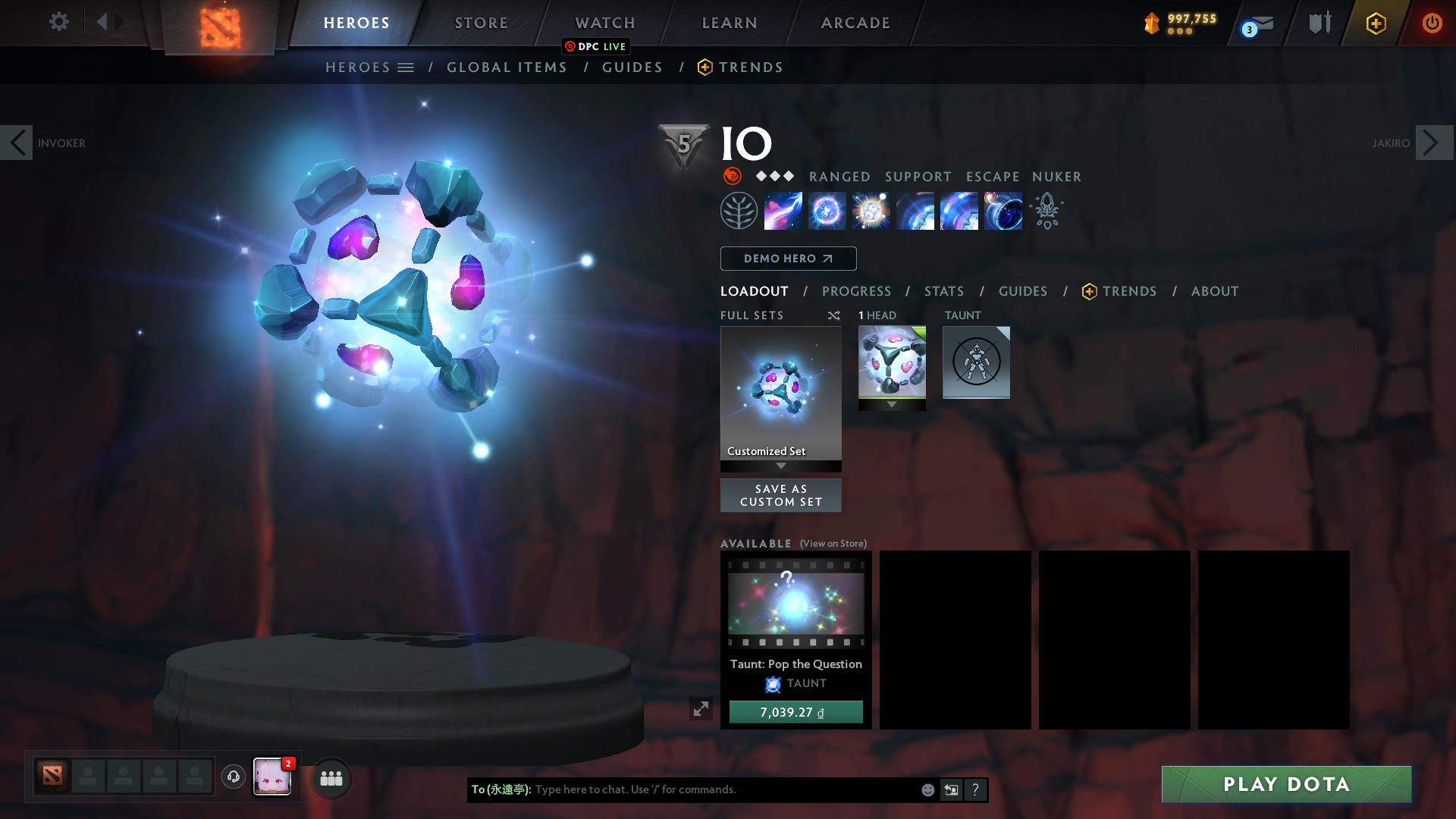Open the Dota Plus gold hexagon icon
The image size is (1456, 819).
pyautogui.click(x=1375, y=23)
